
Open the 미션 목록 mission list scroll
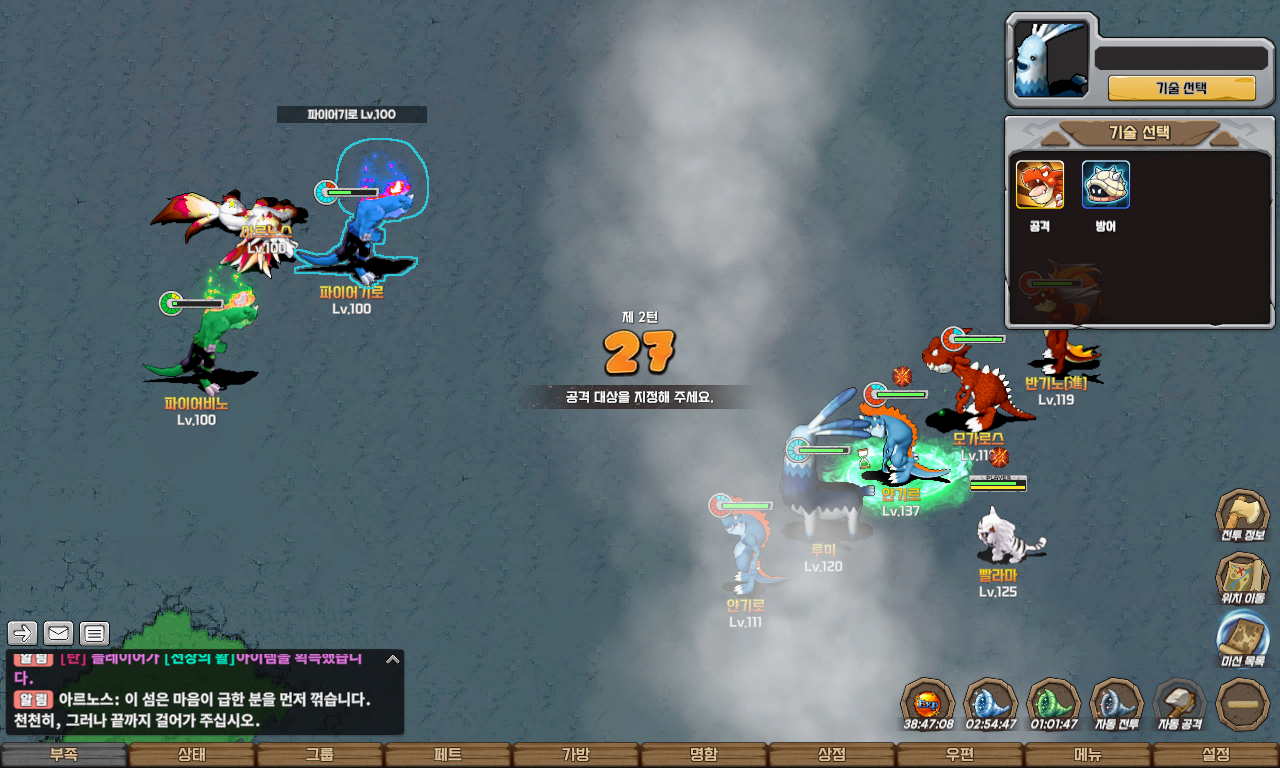[1242, 640]
